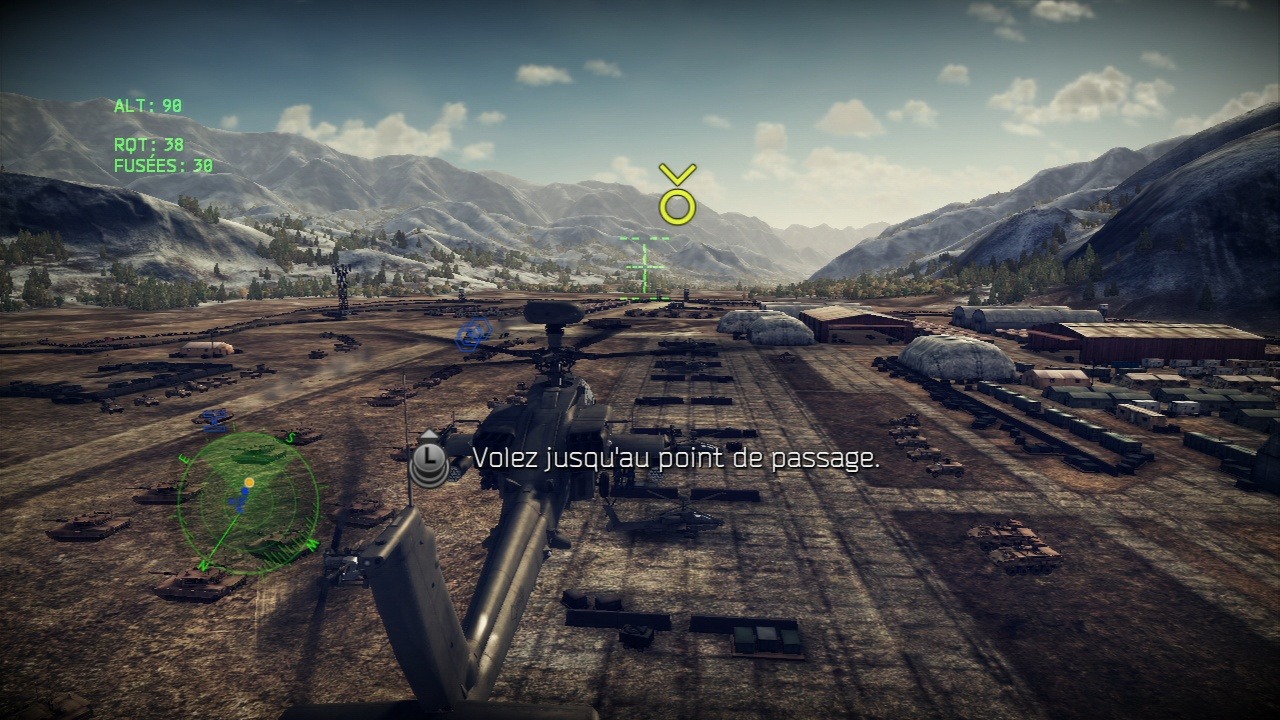Image resolution: width=1280 pixels, height=720 pixels.
Task: Click the clock icon beside the objective text
Action: point(429,459)
